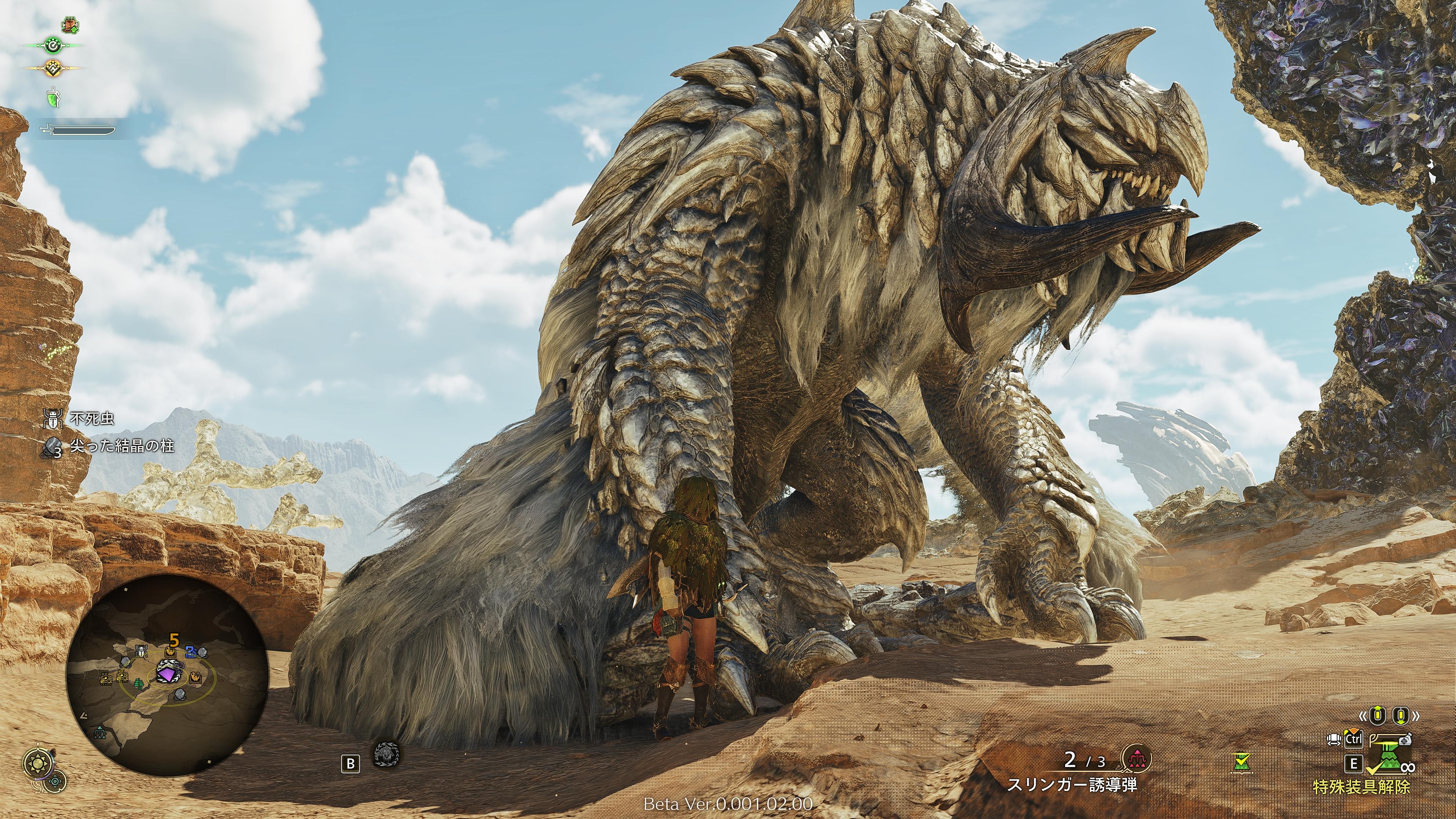Image resolution: width=1456 pixels, height=819 pixels.
Task: Click the green mantle status icon
Action: (x=53, y=98)
